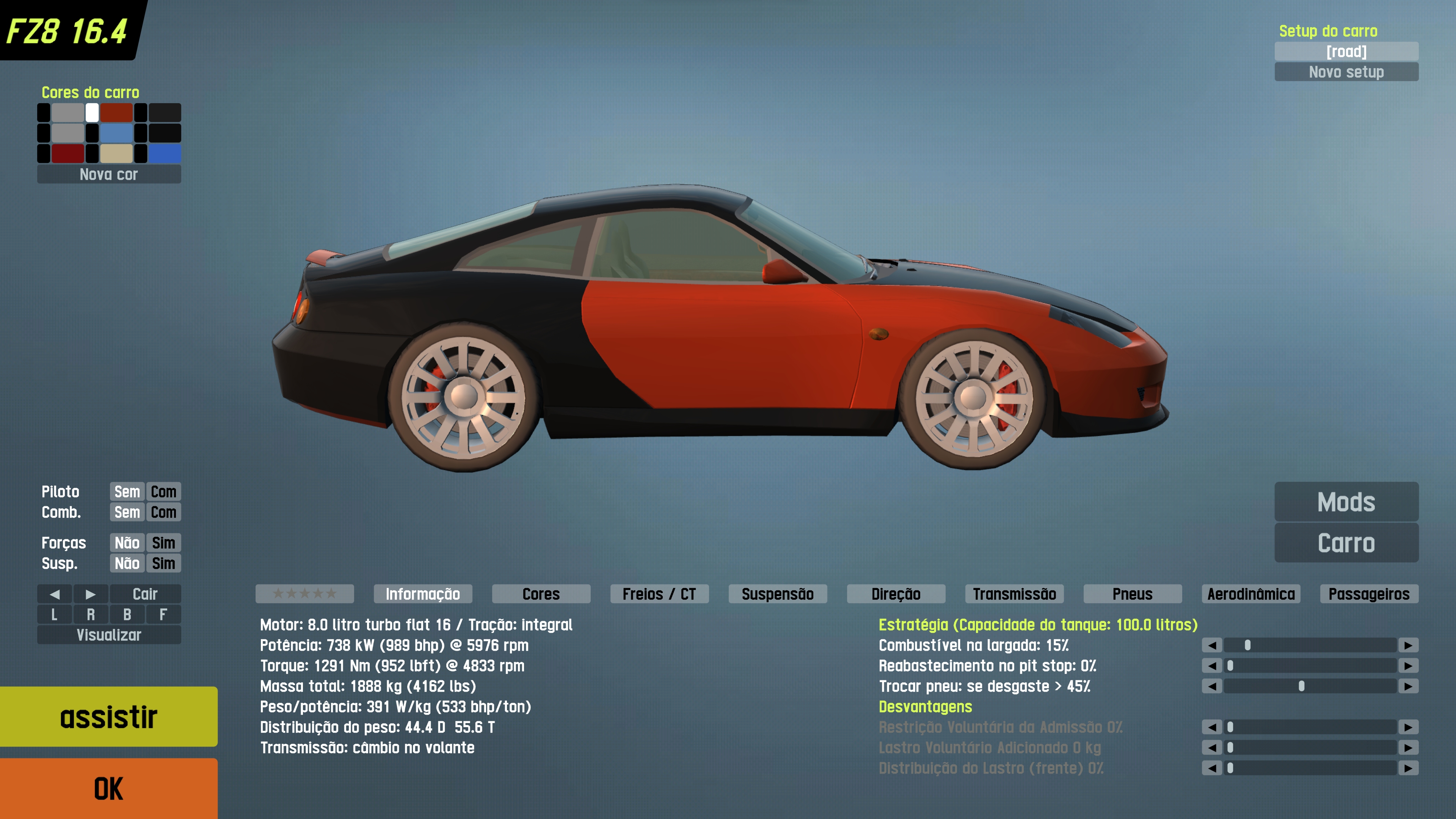The width and height of the screenshot is (1456, 819).
Task: Open the Mods menu
Action: click(x=1346, y=501)
